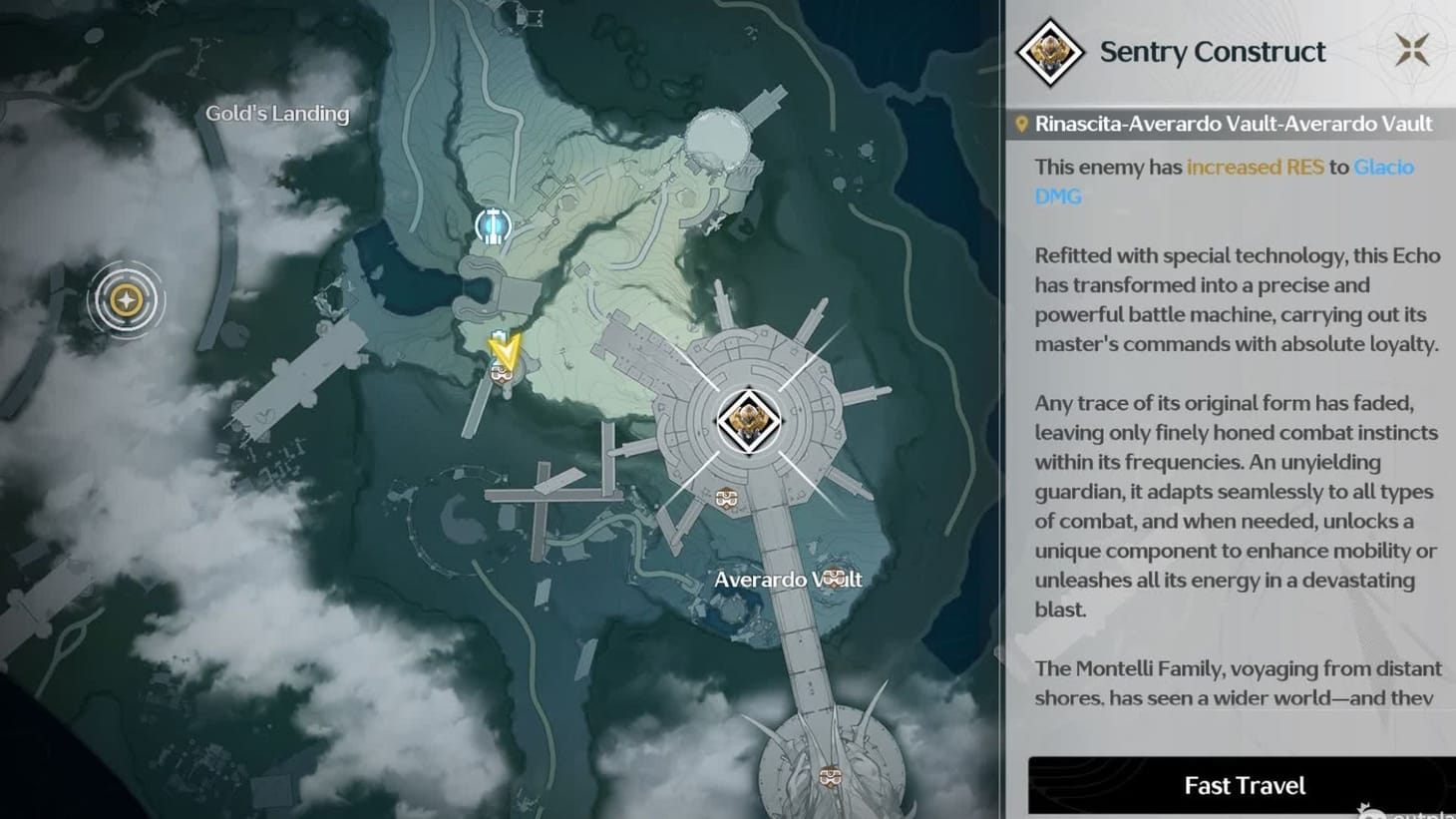Click the compass ornament behind the Sentry Construct title
This screenshot has width=1456, height=819.
(x=1411, y=47)
